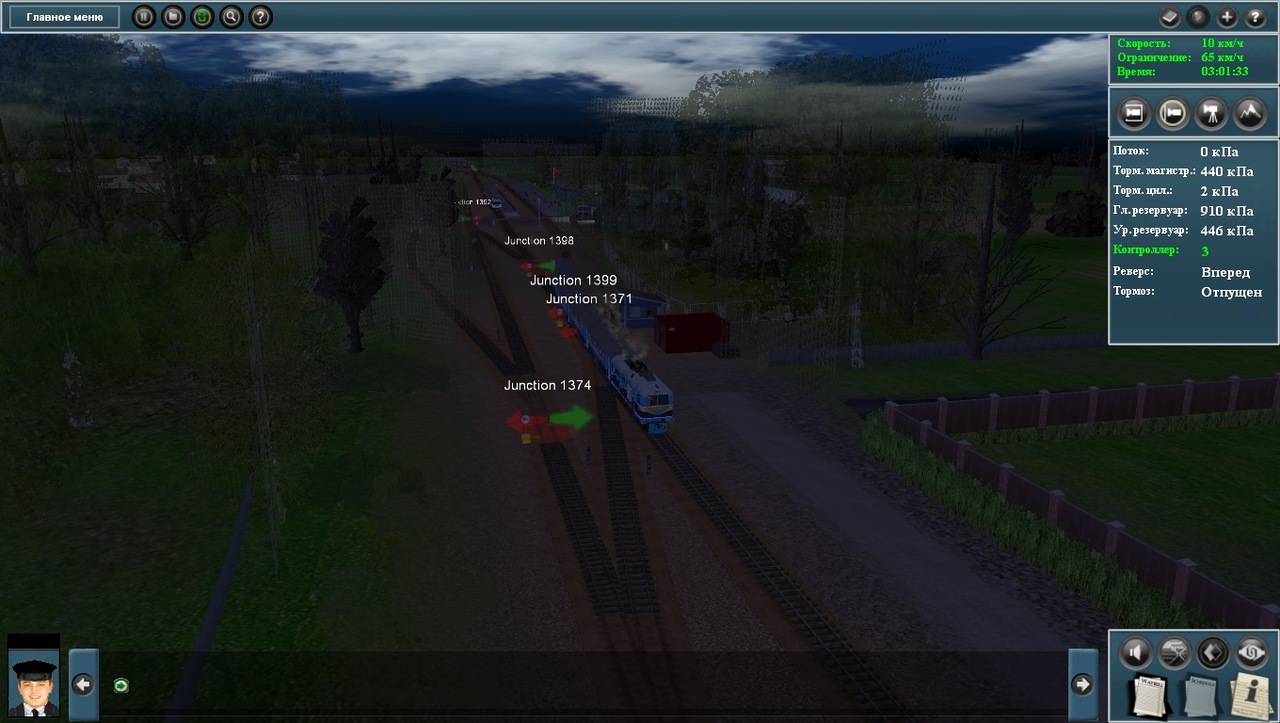Click the right arrow on driver bar
Screen dimensions: 1280x723
[1082, 684]
